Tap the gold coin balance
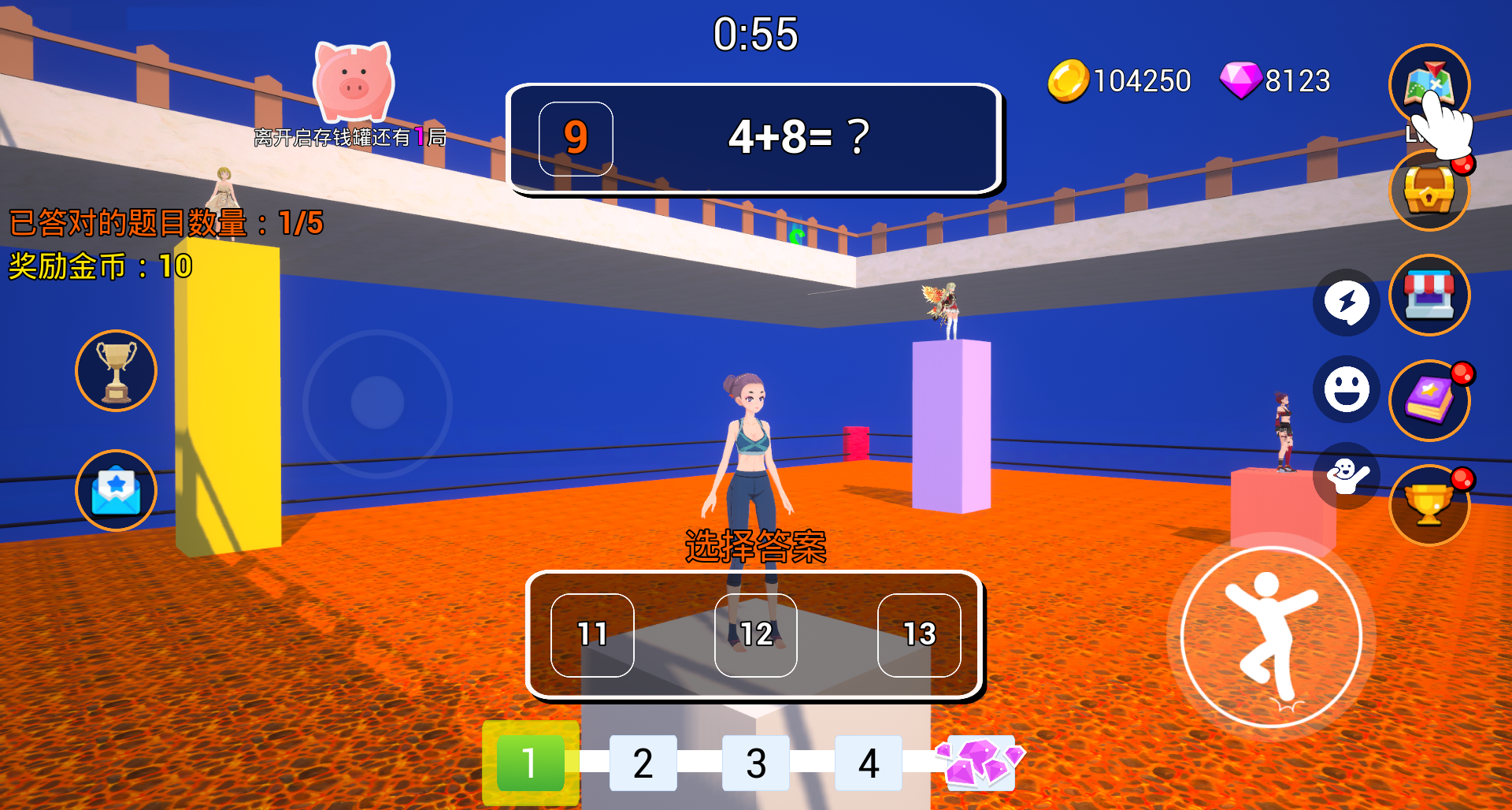Image resolution: width=1512 pixels, height=810 pixels. [1120, 80]
